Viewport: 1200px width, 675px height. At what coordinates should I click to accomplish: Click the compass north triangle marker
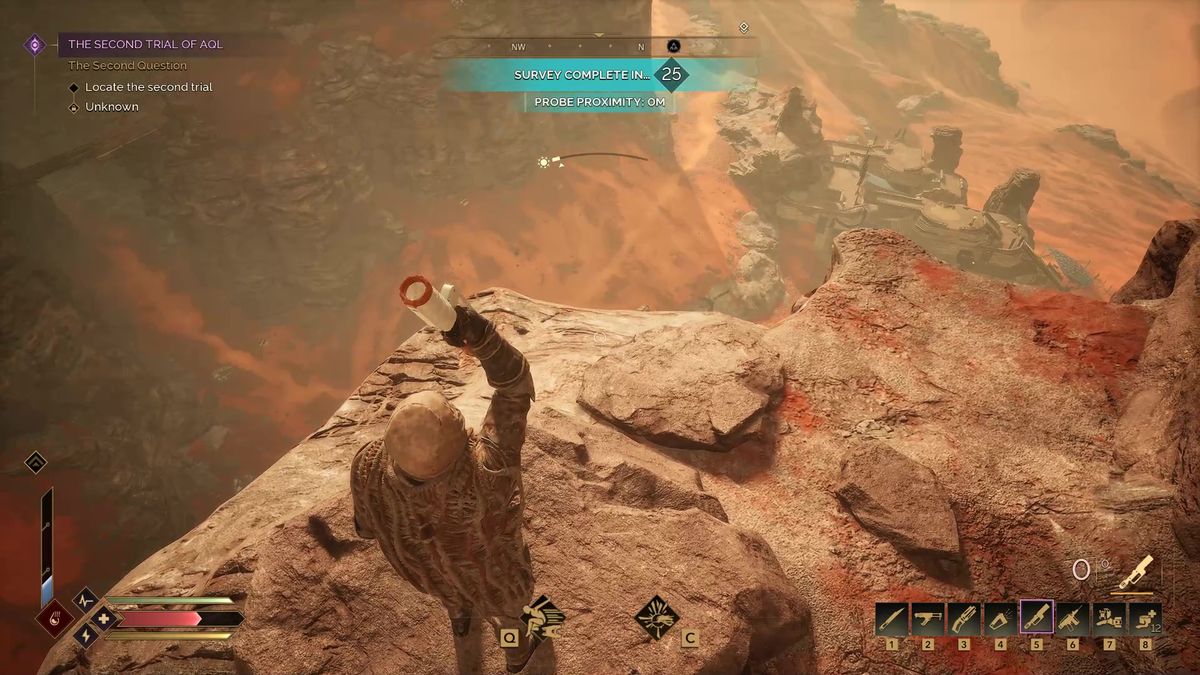click(x=674, y=46)
